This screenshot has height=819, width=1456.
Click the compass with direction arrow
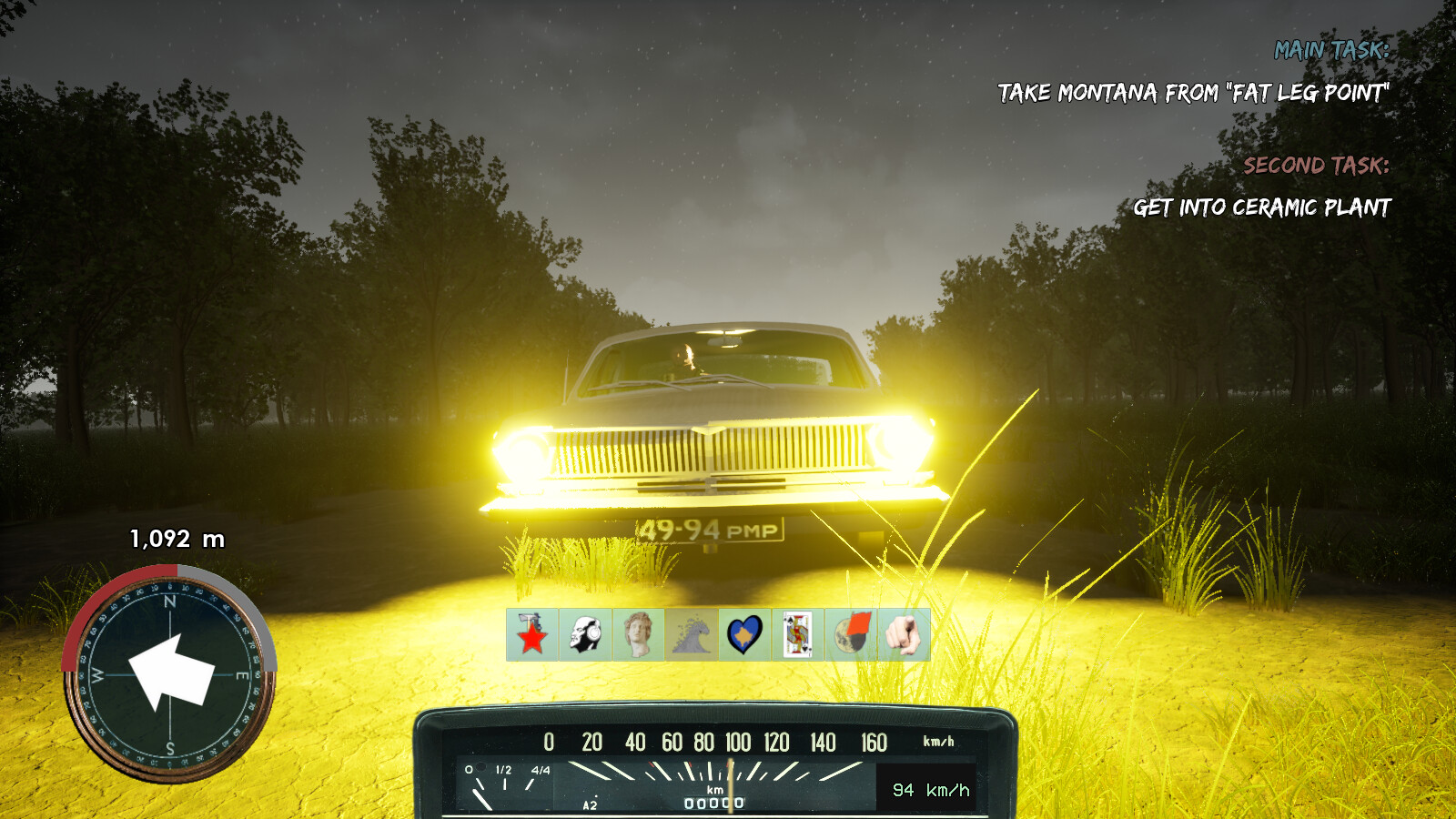(x=169, y=674)
